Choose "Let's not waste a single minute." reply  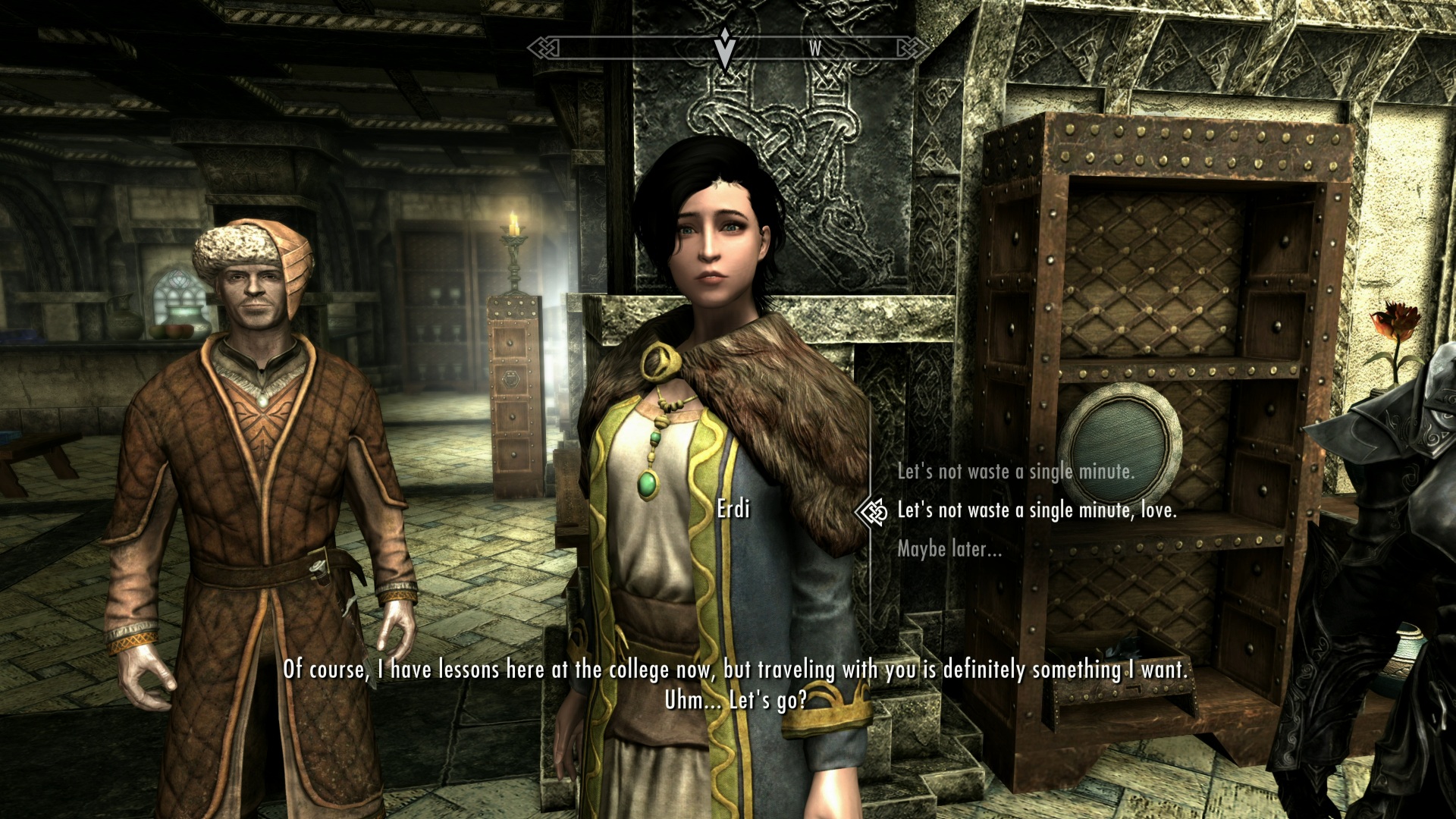coord(1015,472)
